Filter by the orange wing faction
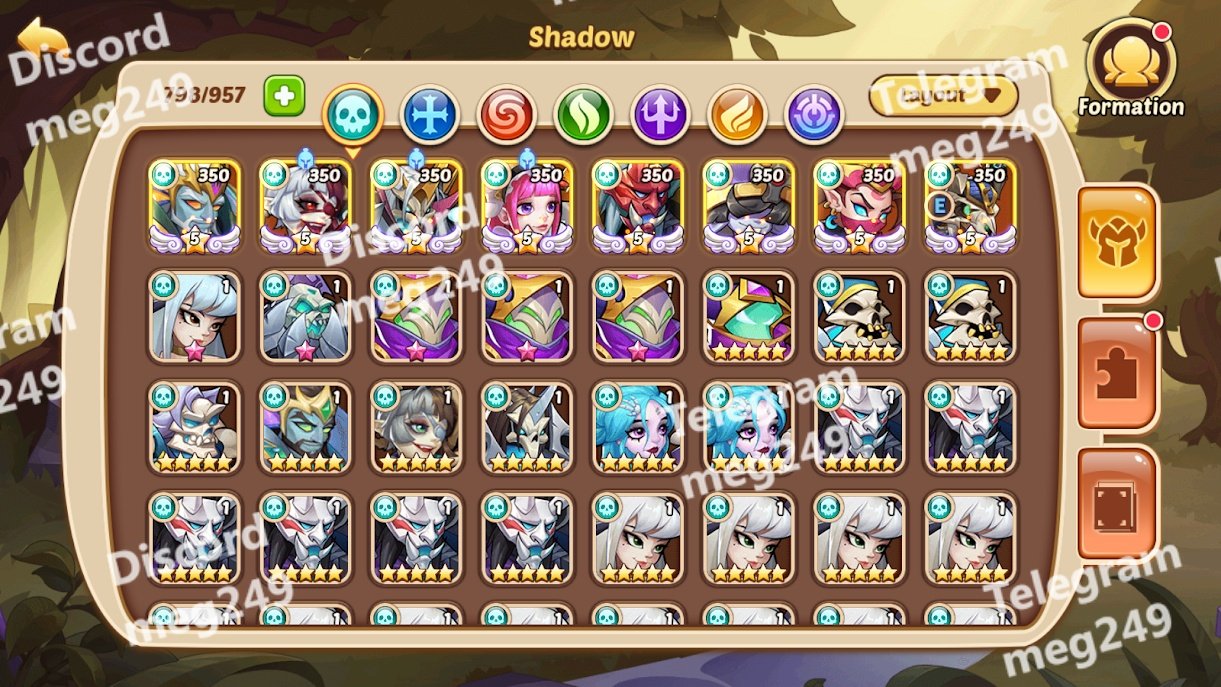Image resolution: width=1221 pixels, height=687 pixels. tap(738, 115)
